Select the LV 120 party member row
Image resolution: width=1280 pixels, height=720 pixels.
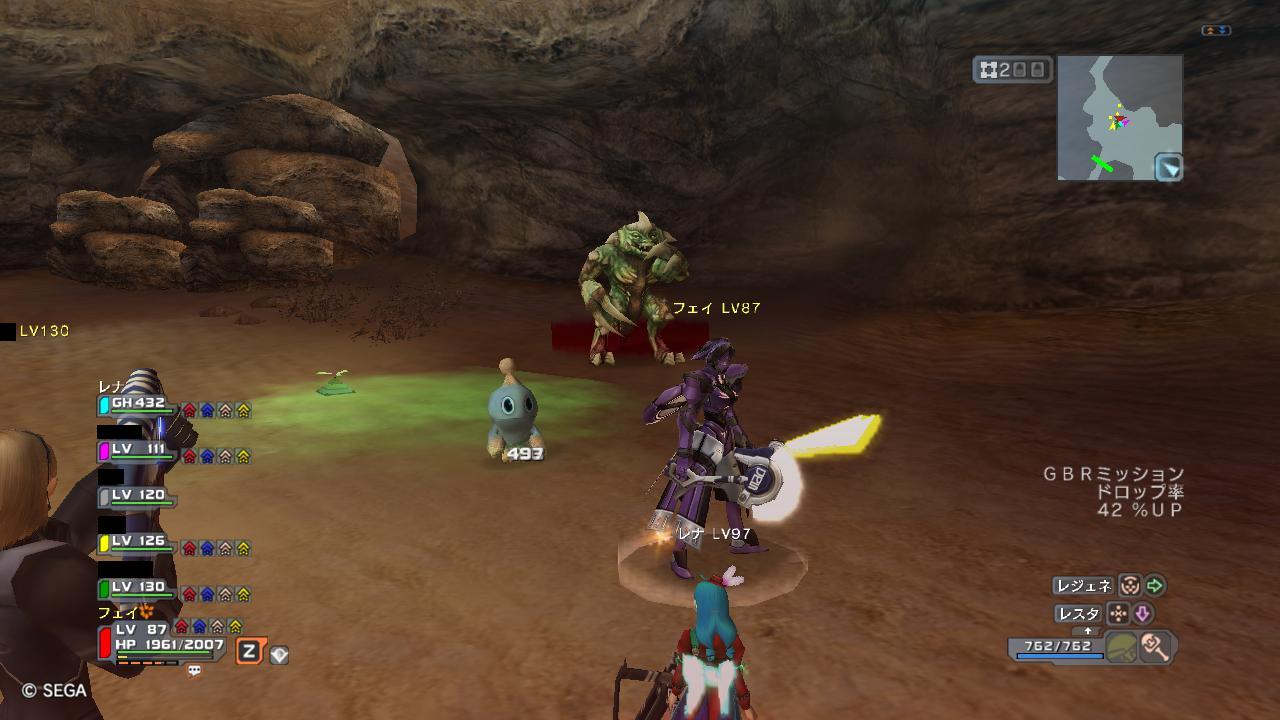[135, 496]
